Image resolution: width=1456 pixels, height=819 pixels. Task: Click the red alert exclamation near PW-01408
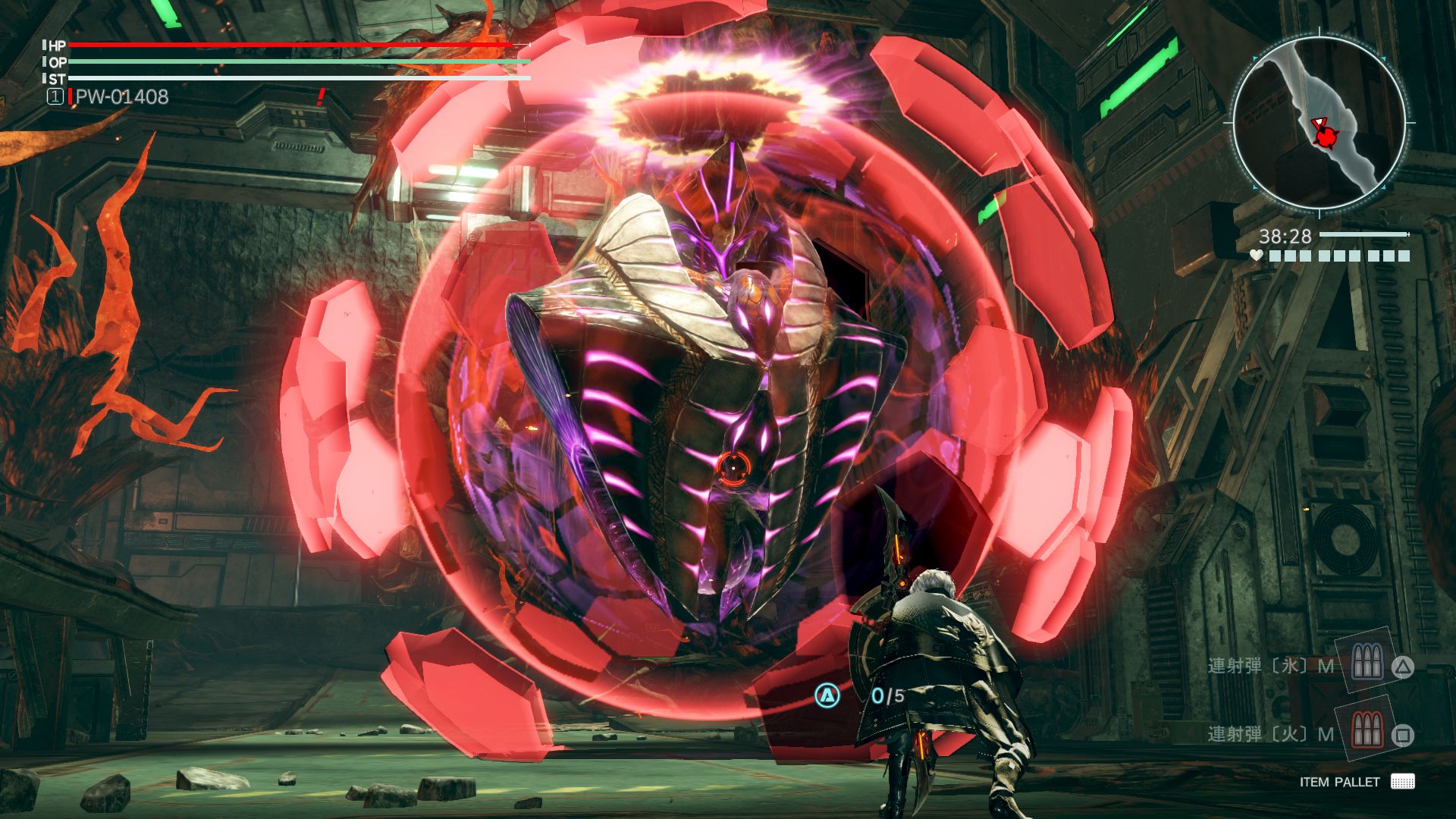coord(321,96)
